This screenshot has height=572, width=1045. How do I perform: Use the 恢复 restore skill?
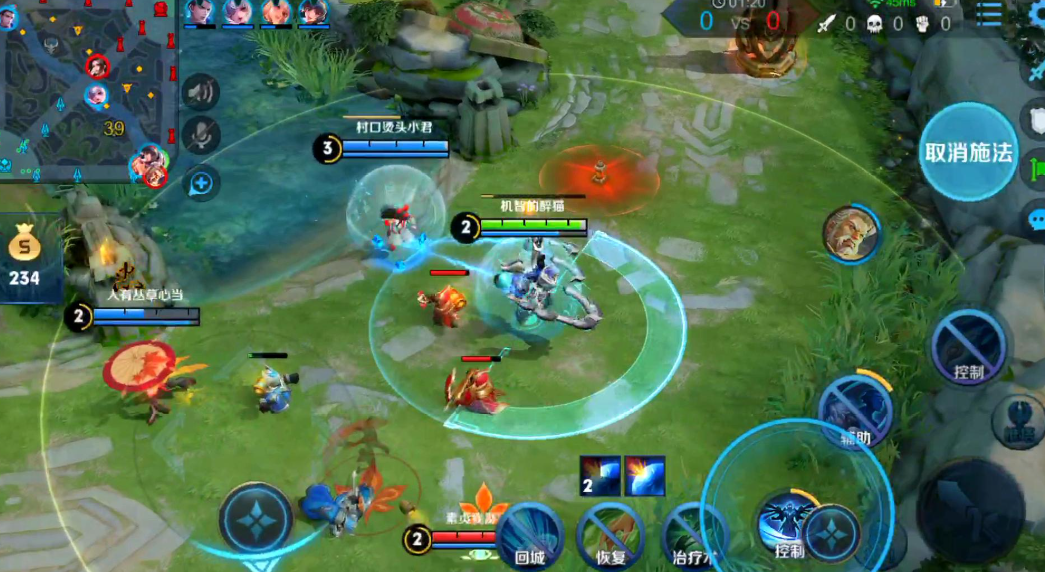pos(610,535)
